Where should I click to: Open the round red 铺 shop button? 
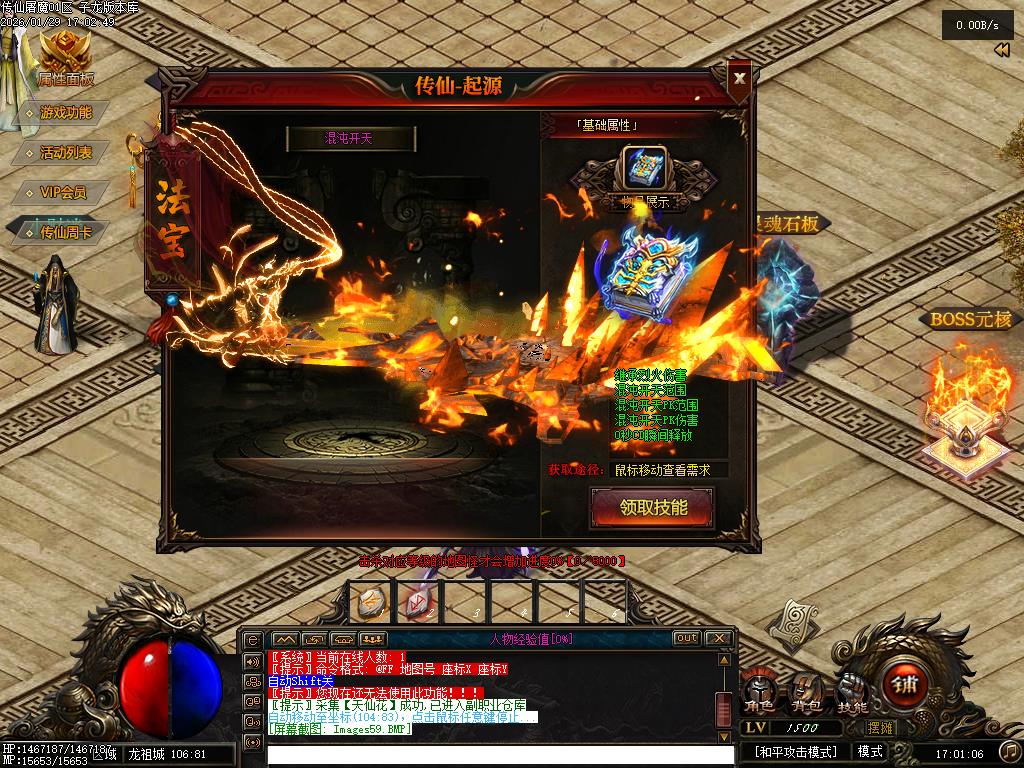(x=905, y=688)
